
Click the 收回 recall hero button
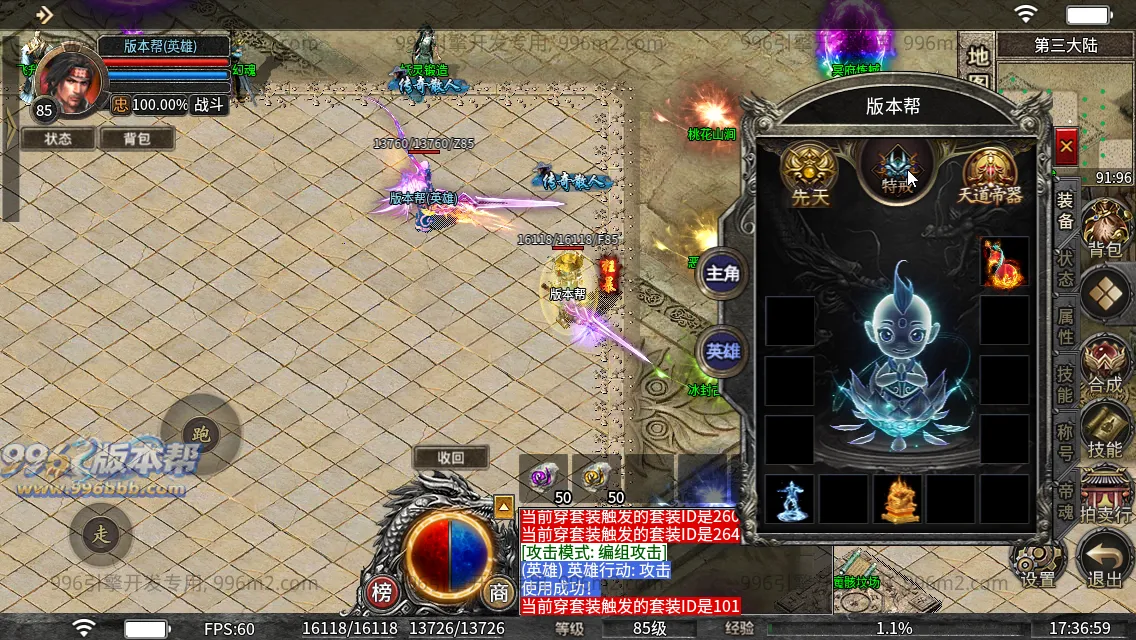click(451, 458)
